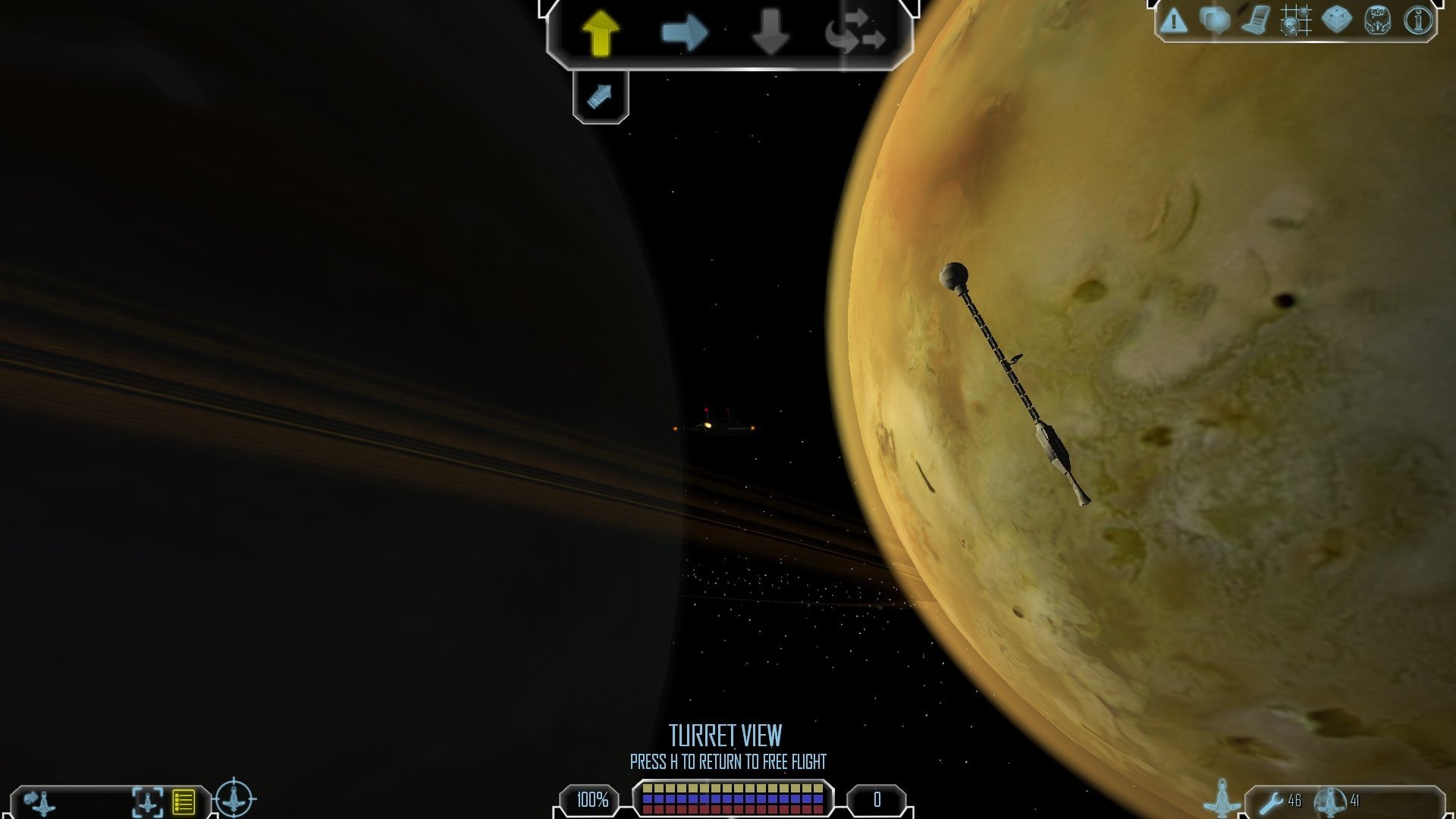Activate the grey formation arrows icon
1456x819 pixels.
856,33
